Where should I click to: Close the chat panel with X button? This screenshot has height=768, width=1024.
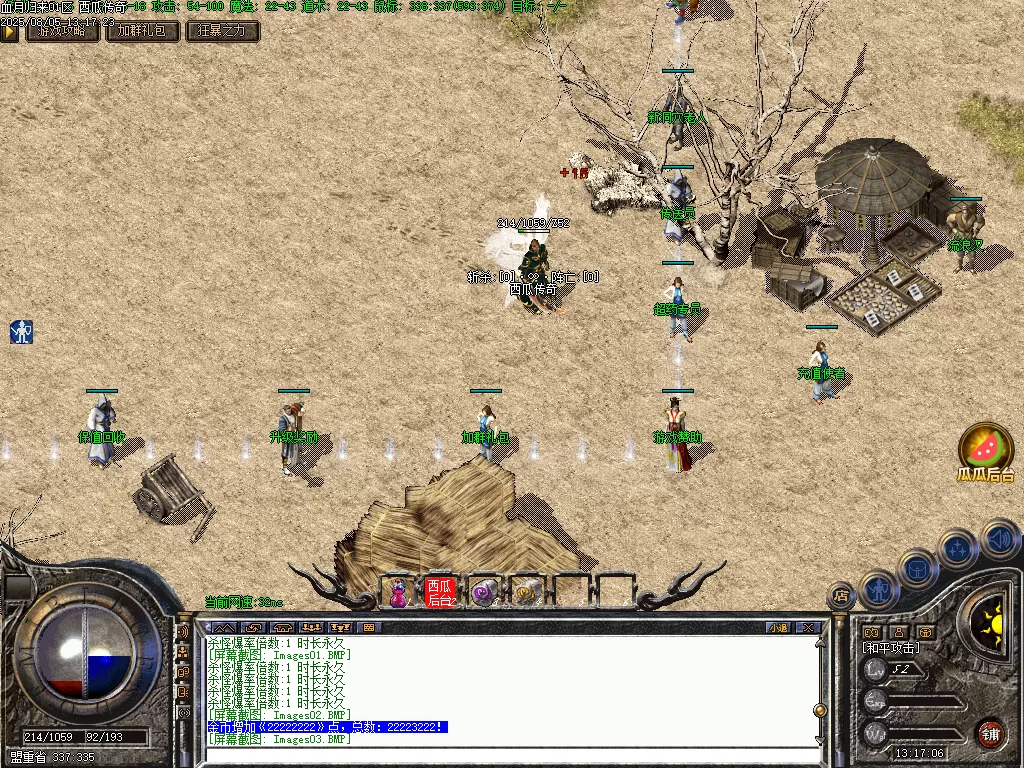tap(807, 628)
